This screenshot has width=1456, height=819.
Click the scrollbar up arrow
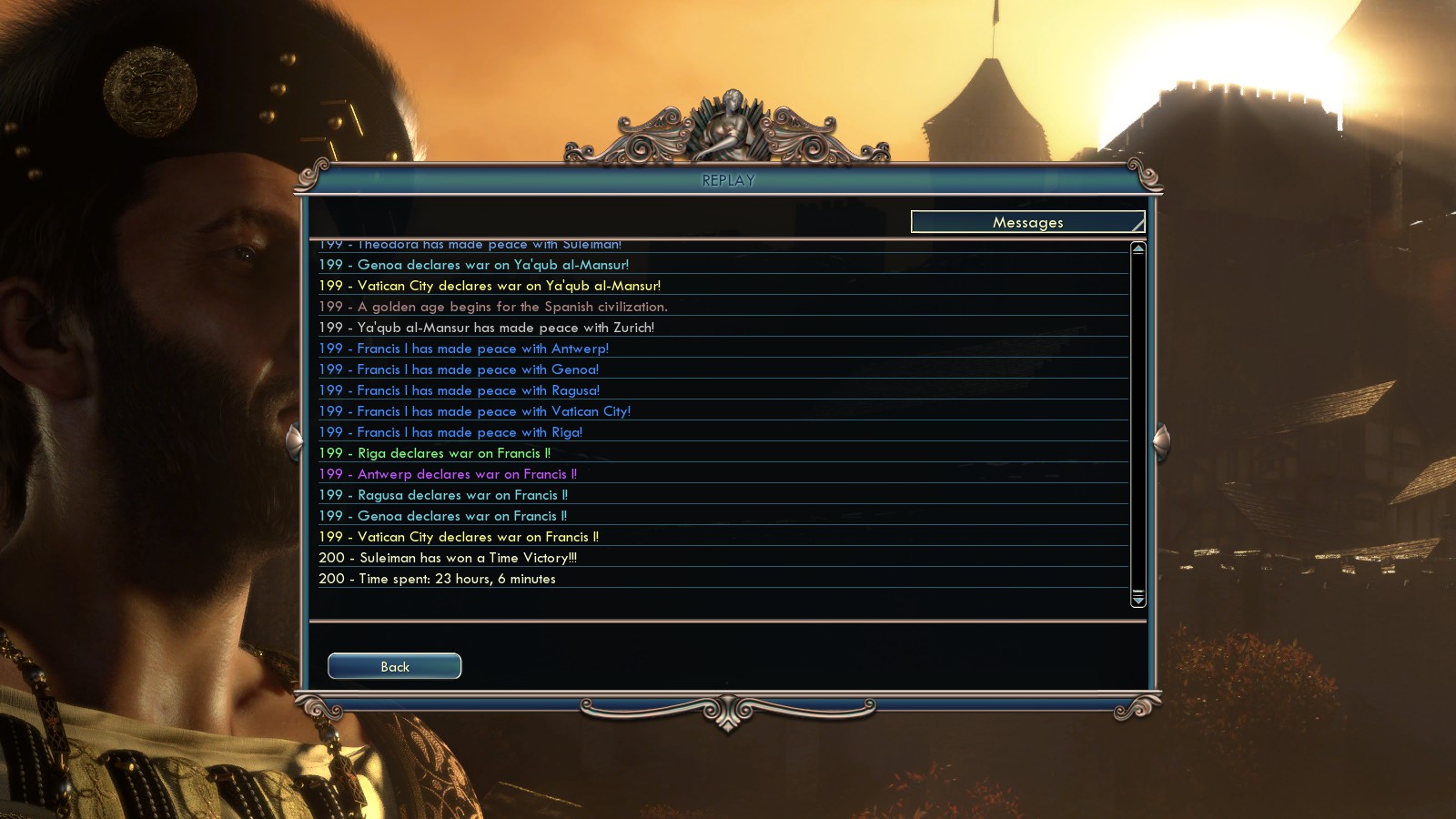point(1137,248)
